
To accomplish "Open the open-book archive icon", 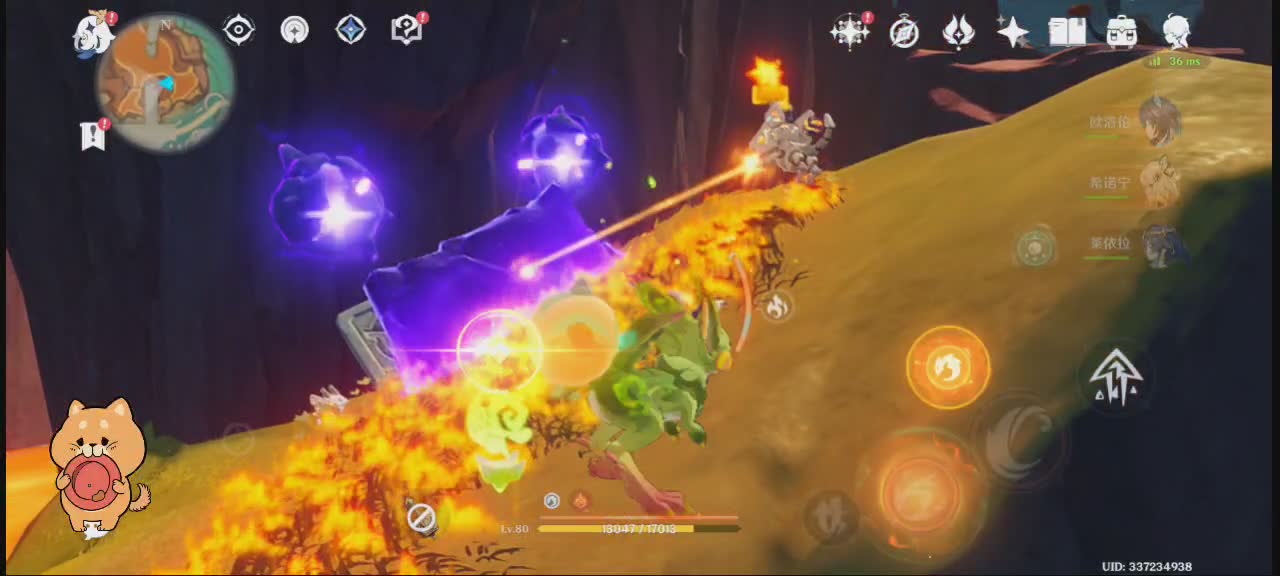I will 1067,32.
